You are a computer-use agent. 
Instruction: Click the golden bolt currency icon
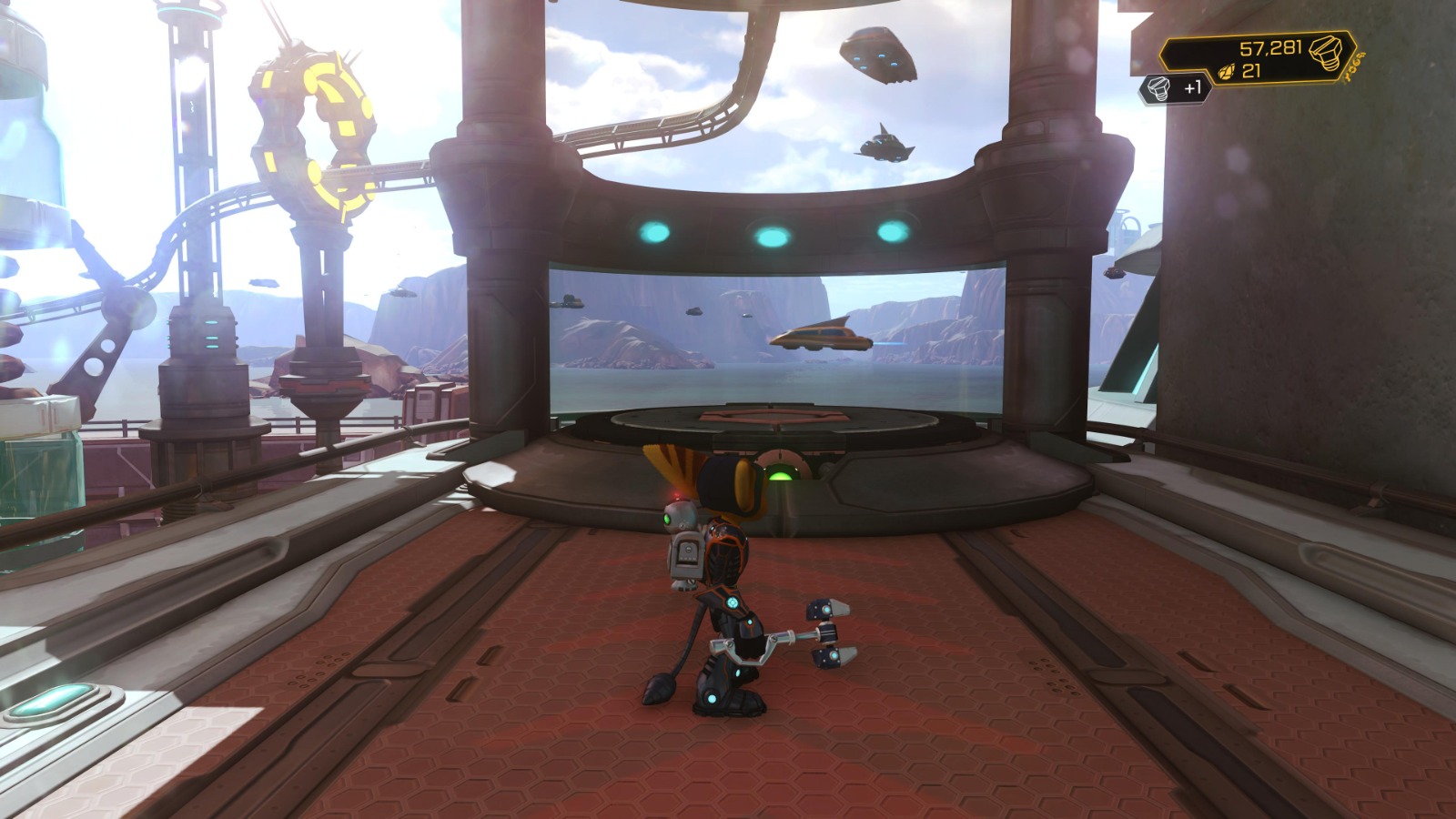point(1328,52)
